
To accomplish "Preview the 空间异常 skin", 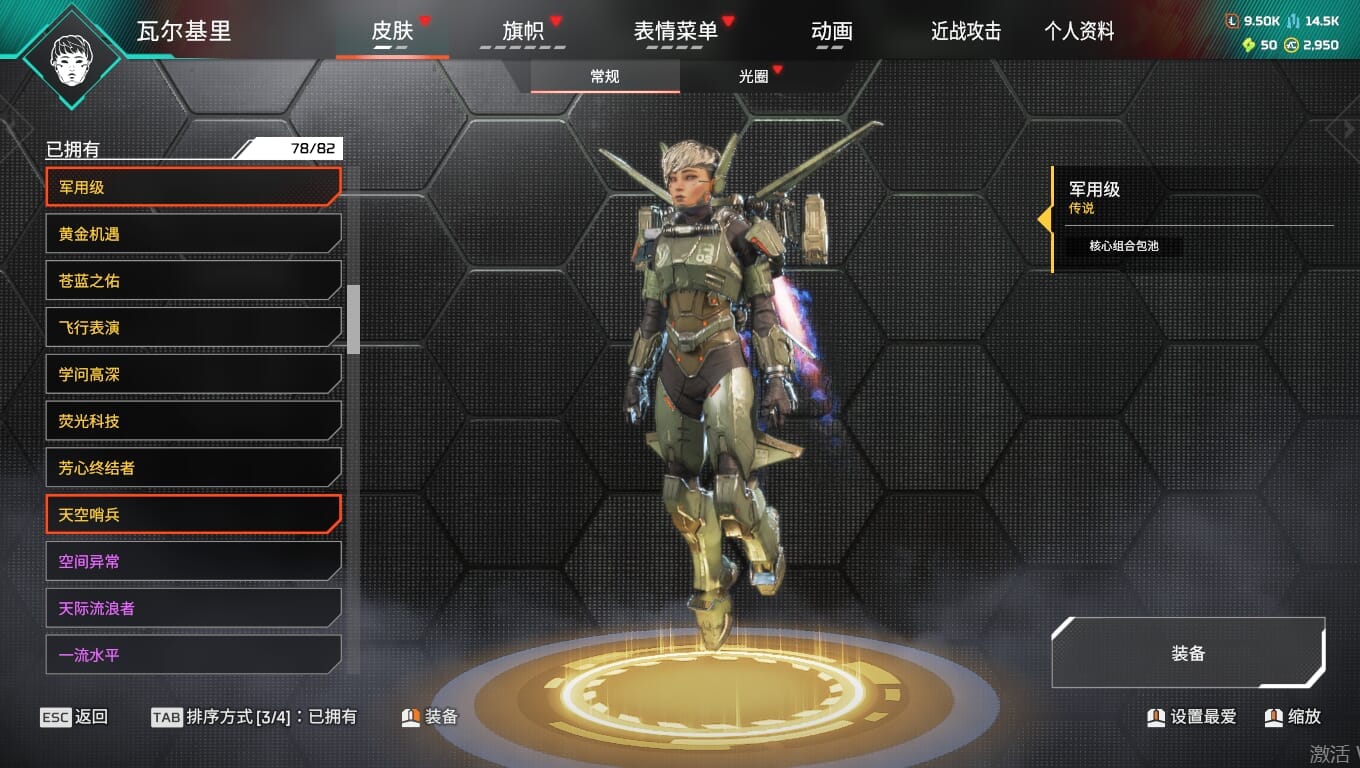I will (x=193, y=562).
